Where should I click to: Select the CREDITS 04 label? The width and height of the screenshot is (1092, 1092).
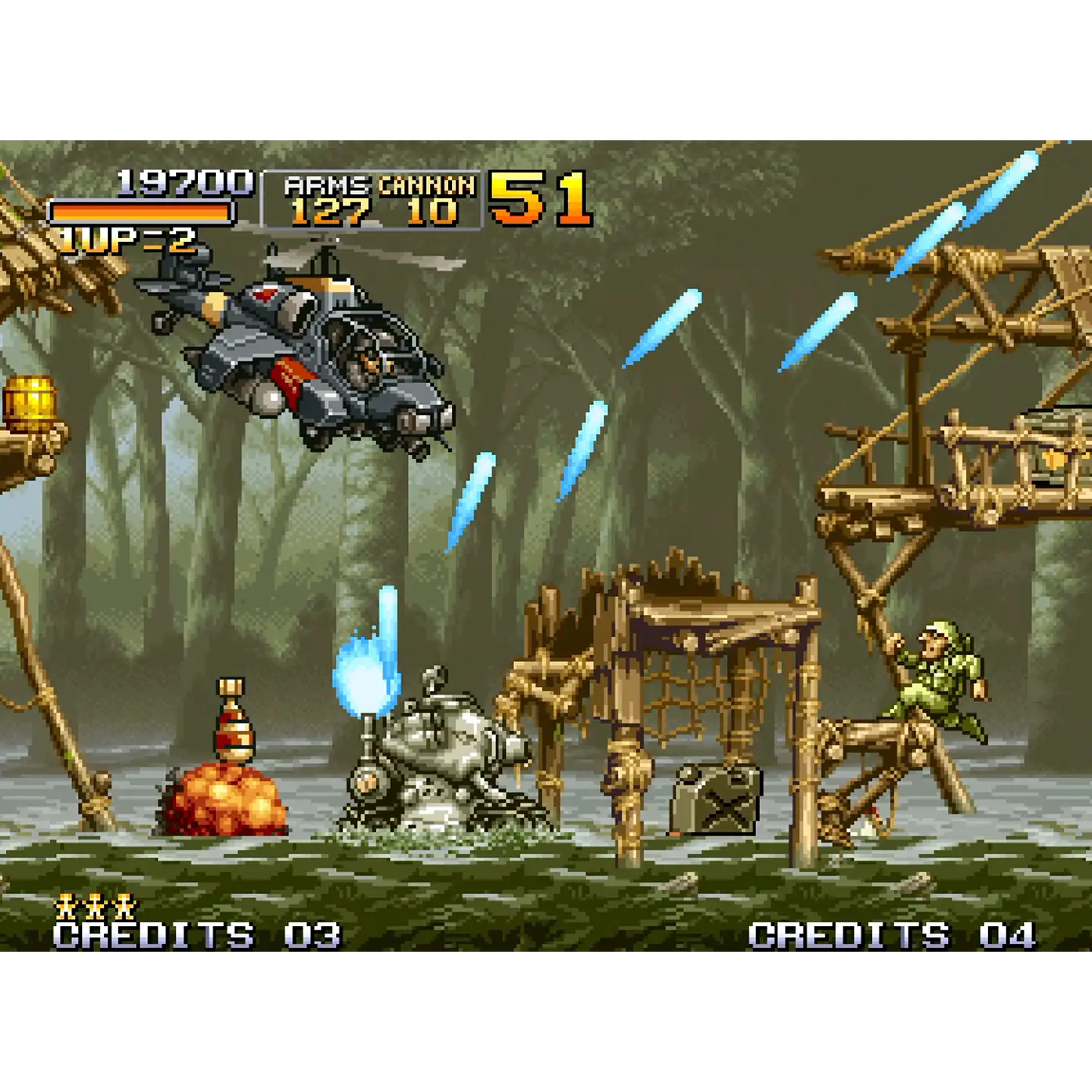pyautogui.click(x=891, y=933)
